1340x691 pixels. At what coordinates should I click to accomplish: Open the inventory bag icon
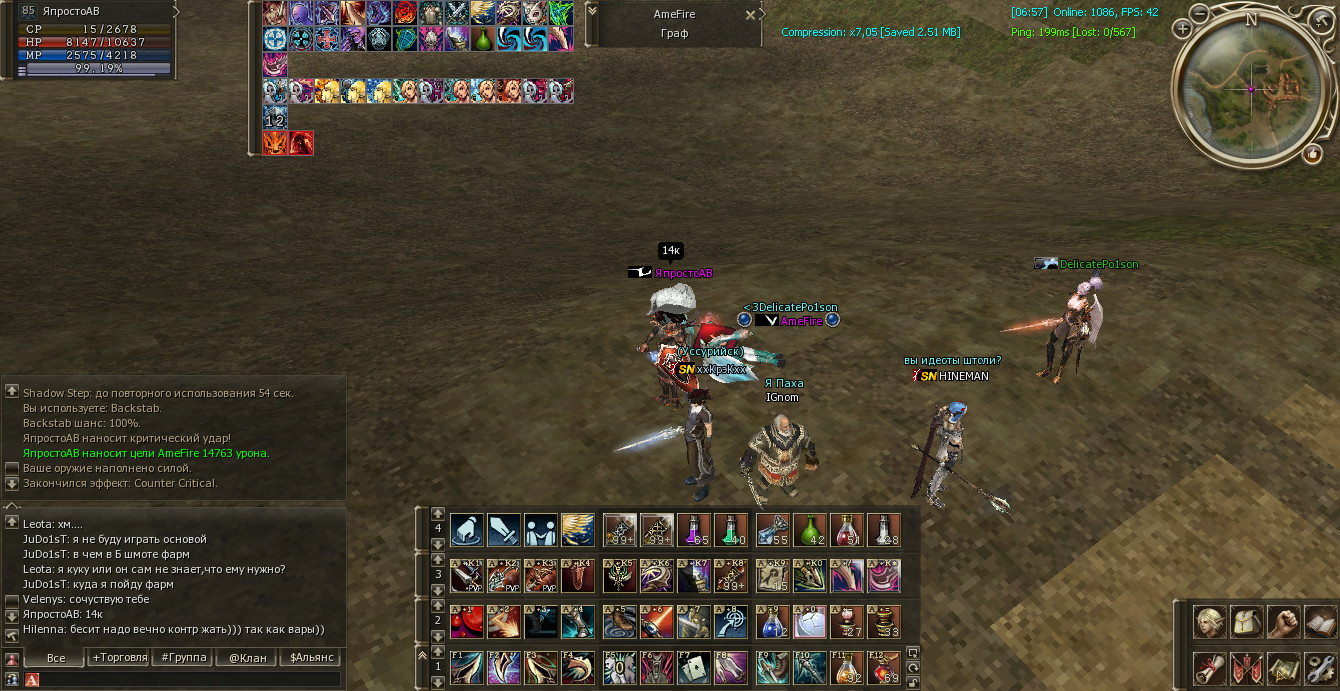tap(1247, 623)
